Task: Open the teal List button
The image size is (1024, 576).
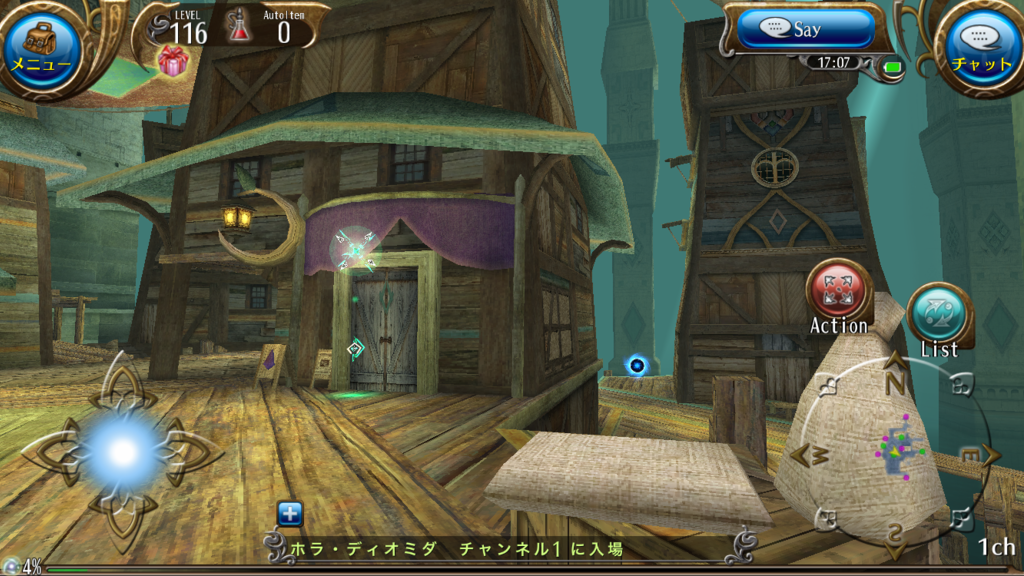Action: click(x=939, y=316)
